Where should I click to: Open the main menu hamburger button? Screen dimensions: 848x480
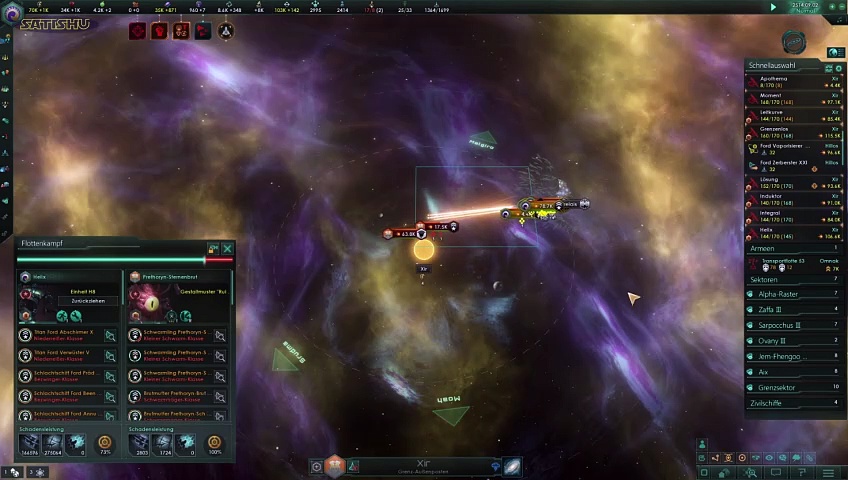pyautogui.click(x=829, y=472)
